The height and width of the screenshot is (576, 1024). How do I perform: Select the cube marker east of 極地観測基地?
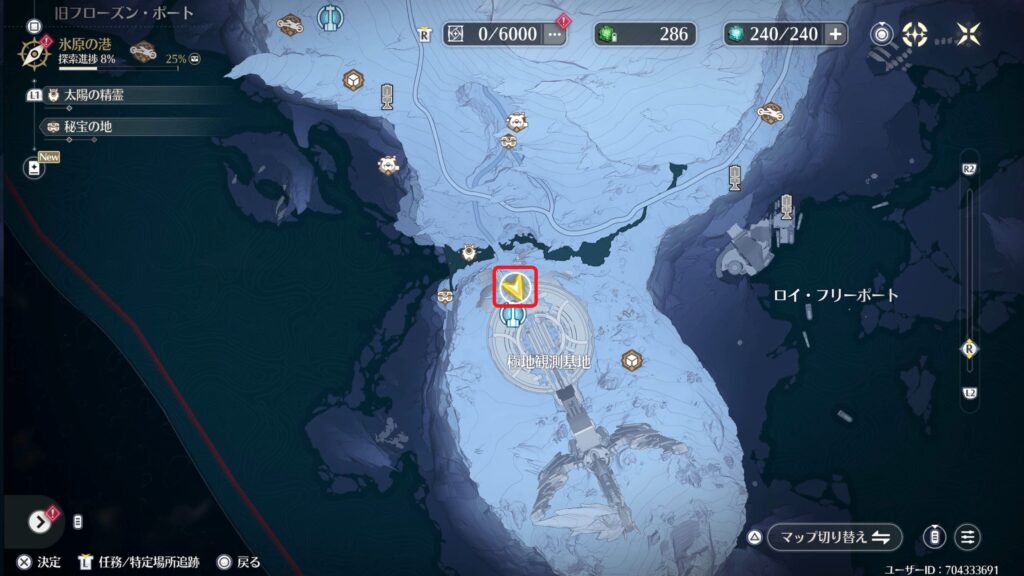click(x=631, y=359)
